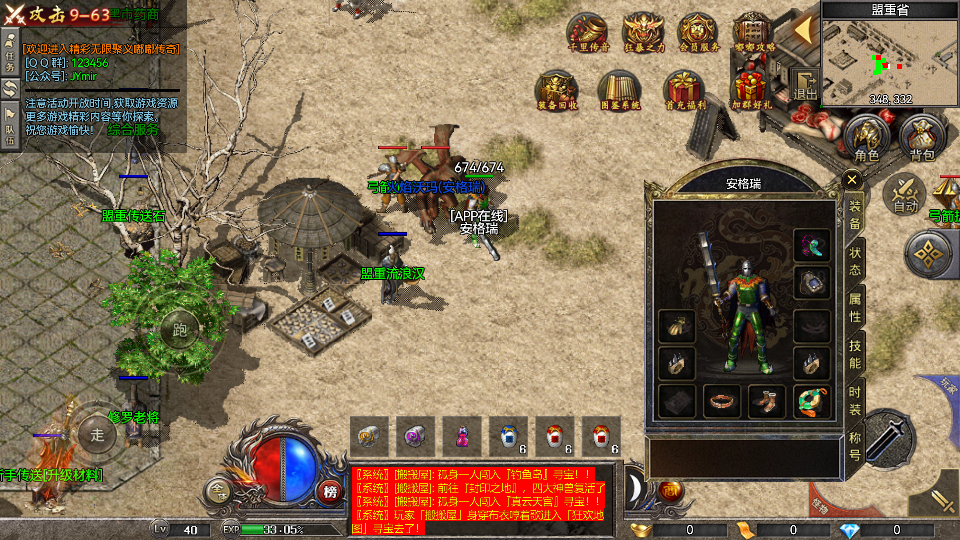Toggle the 跑 run button
Screen dimensions: 960x540
[x=180, y=329]
